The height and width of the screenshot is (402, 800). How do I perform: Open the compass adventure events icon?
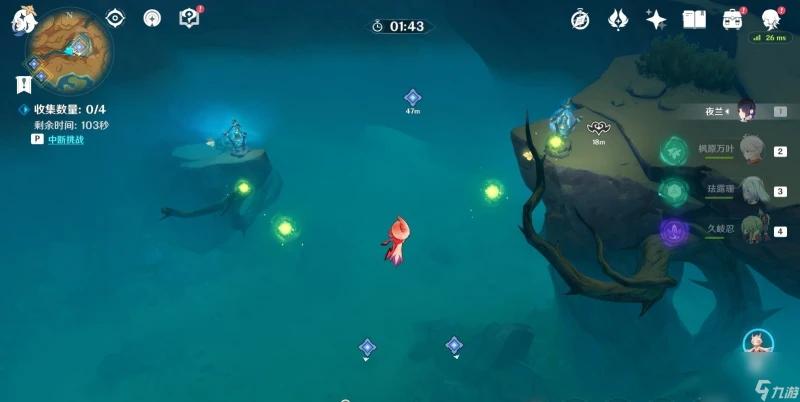click(580, 19)
